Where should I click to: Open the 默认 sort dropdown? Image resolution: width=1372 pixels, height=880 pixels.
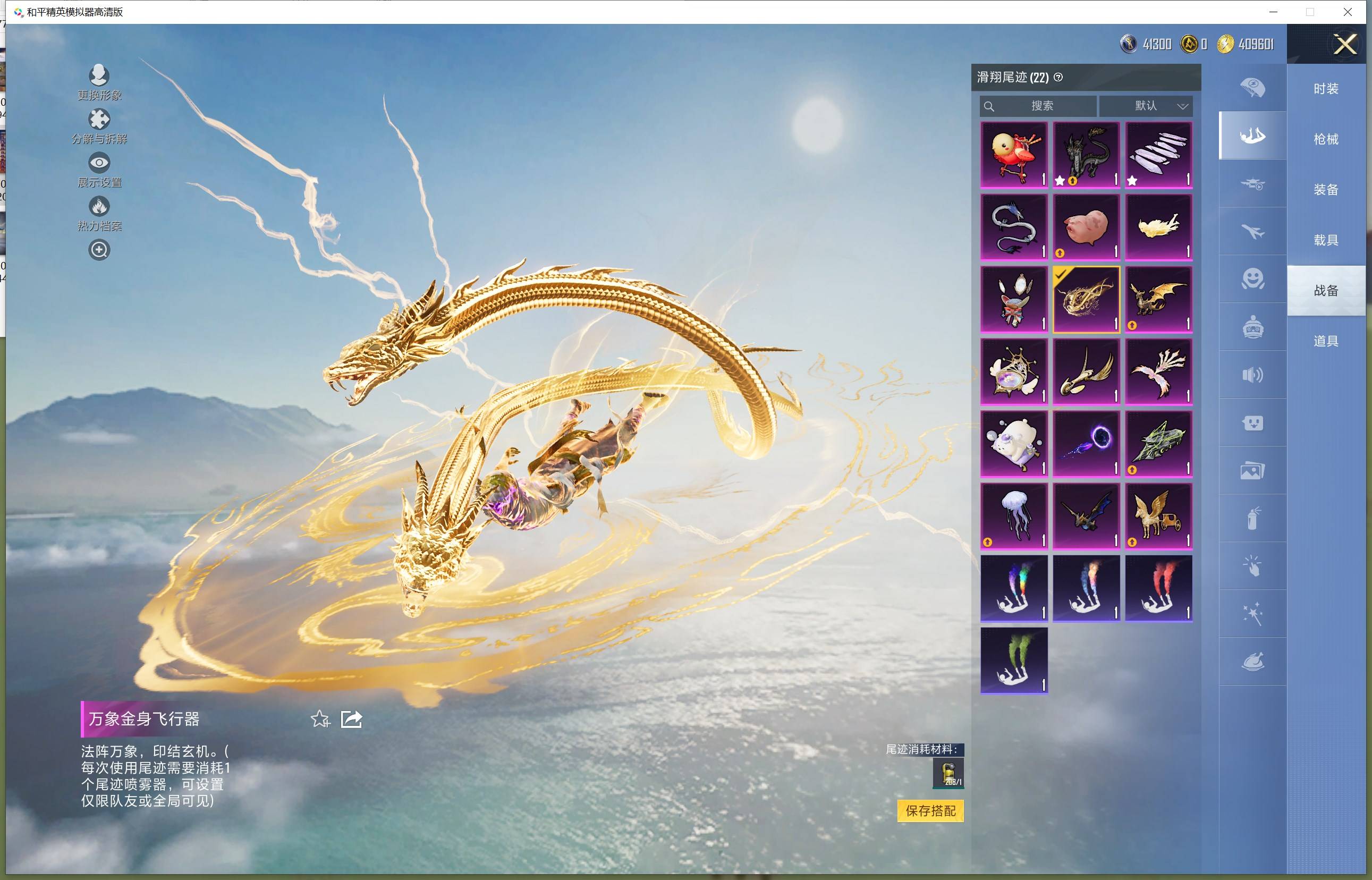click(x=1146, y=106)
